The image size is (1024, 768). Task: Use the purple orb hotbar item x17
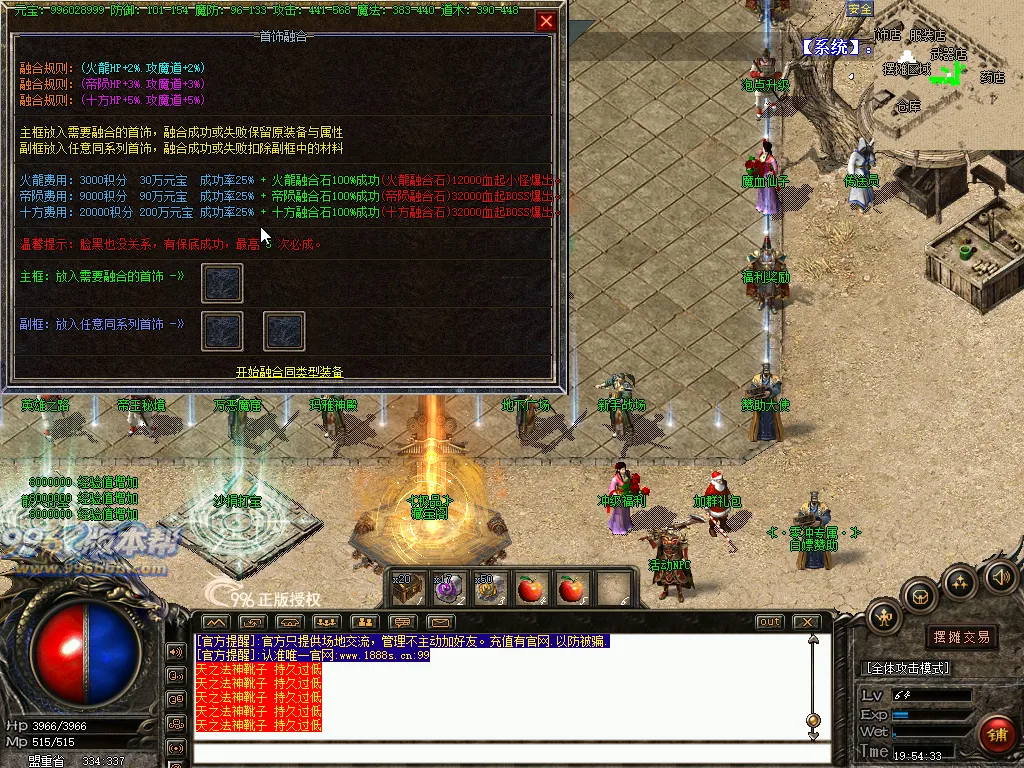coord(447,589)
